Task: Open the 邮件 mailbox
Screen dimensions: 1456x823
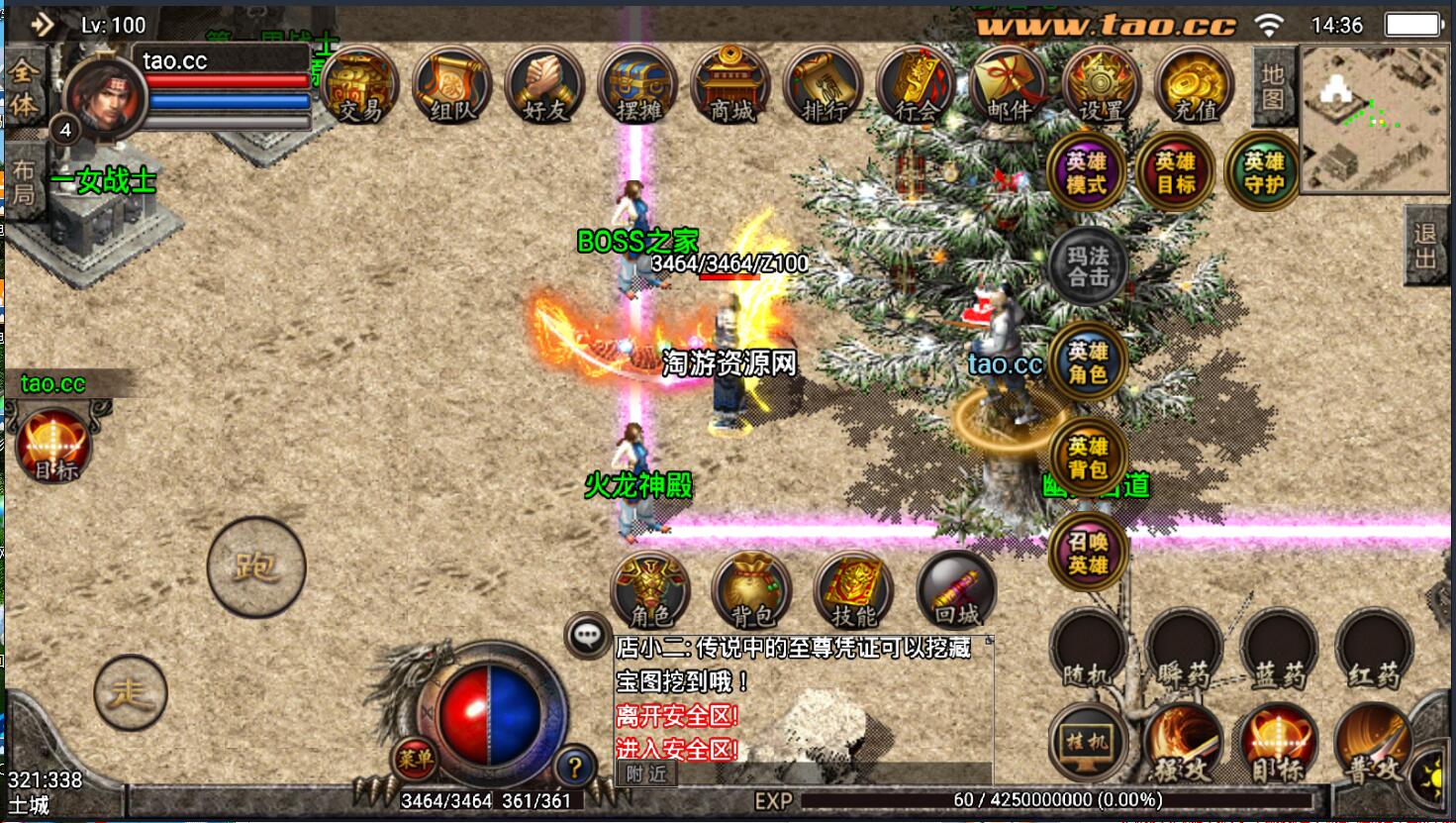Action: (x=1009, y=87)
